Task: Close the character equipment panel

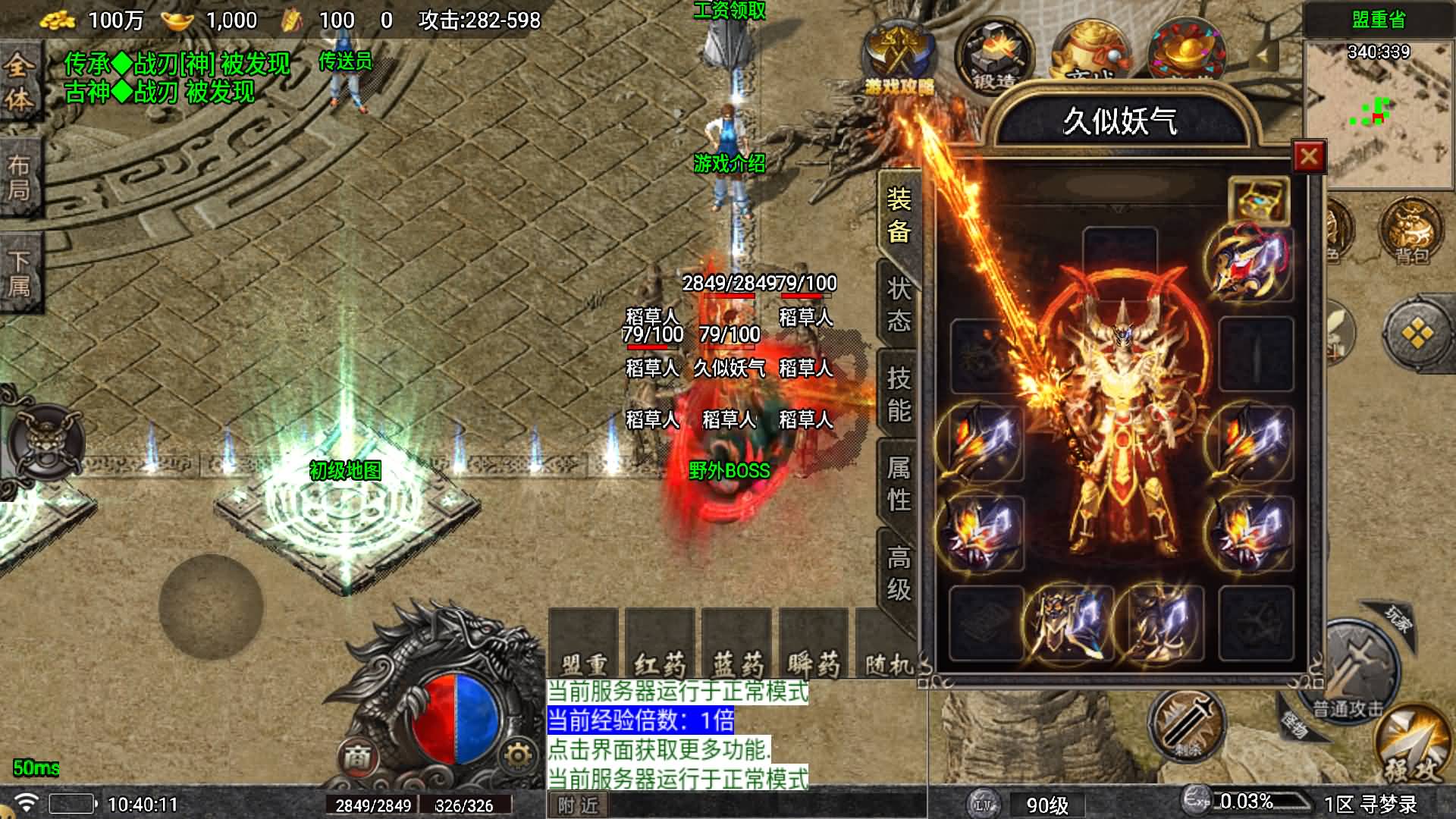Action: pyautogui.click(x=1309, y=157)
